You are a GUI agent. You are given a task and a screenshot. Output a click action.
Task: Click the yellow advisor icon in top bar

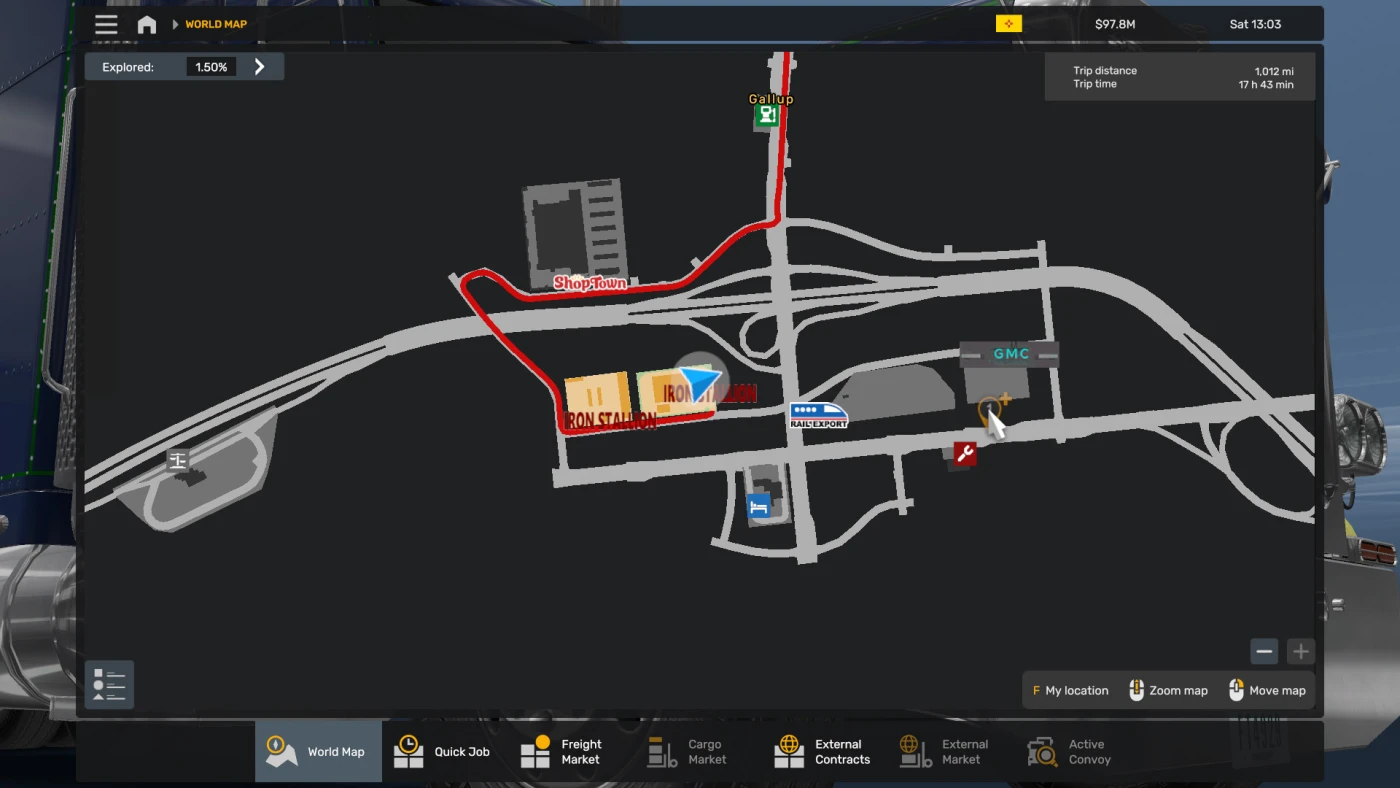coord(1008,22)
